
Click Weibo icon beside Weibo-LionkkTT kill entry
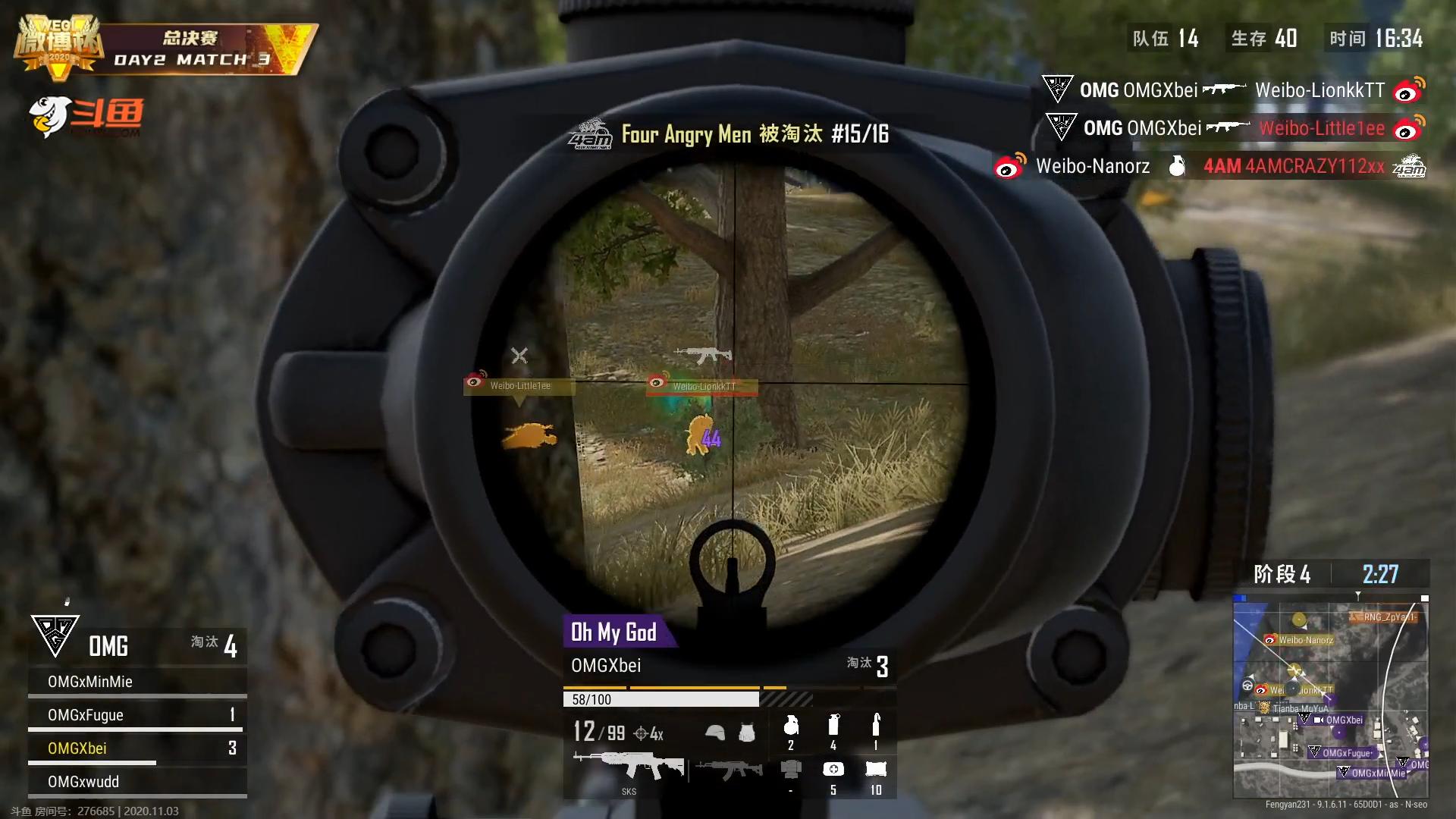1408,90
